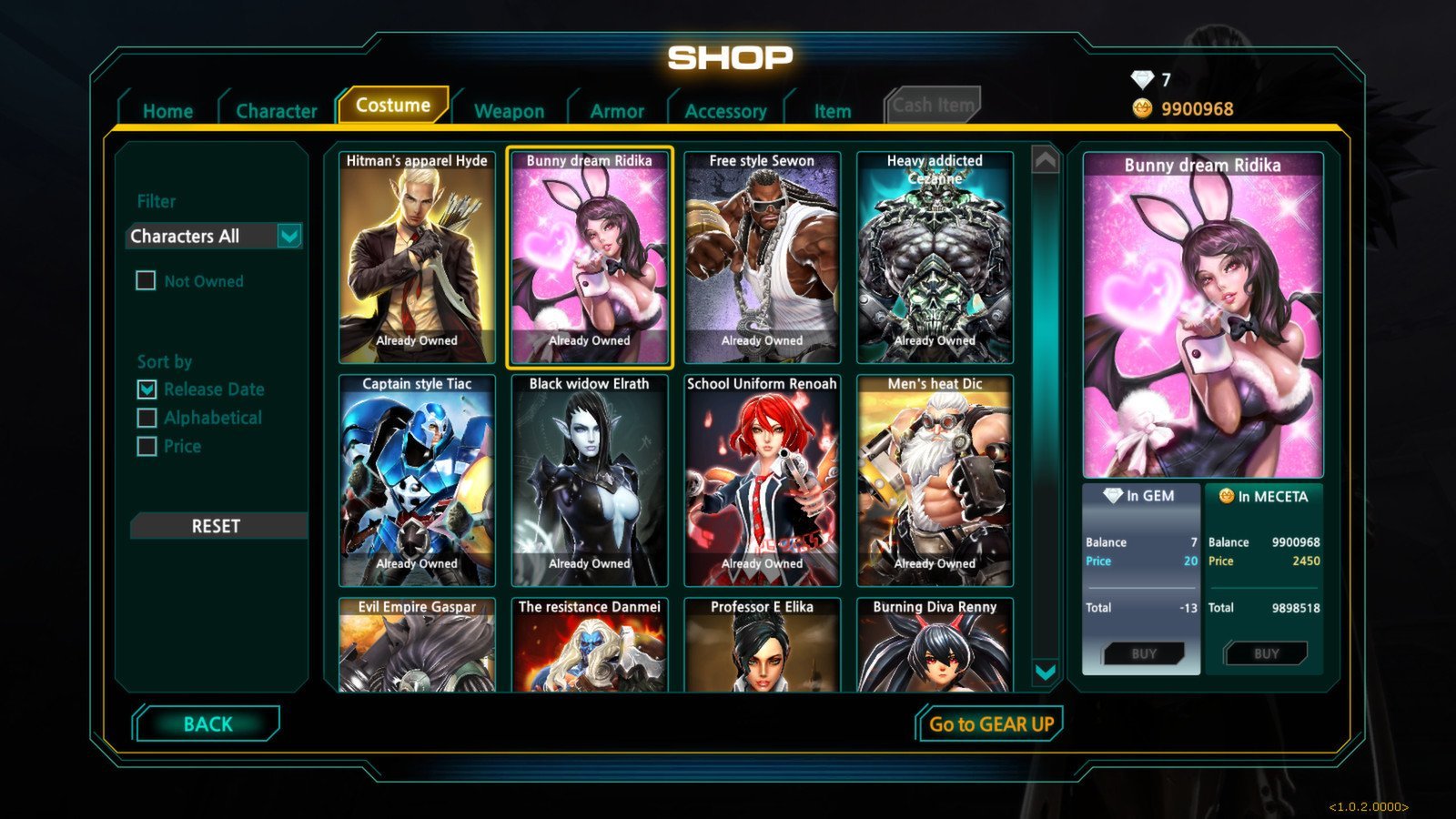Open the Armor tab

pyautogui.click(x=616, y=111)
